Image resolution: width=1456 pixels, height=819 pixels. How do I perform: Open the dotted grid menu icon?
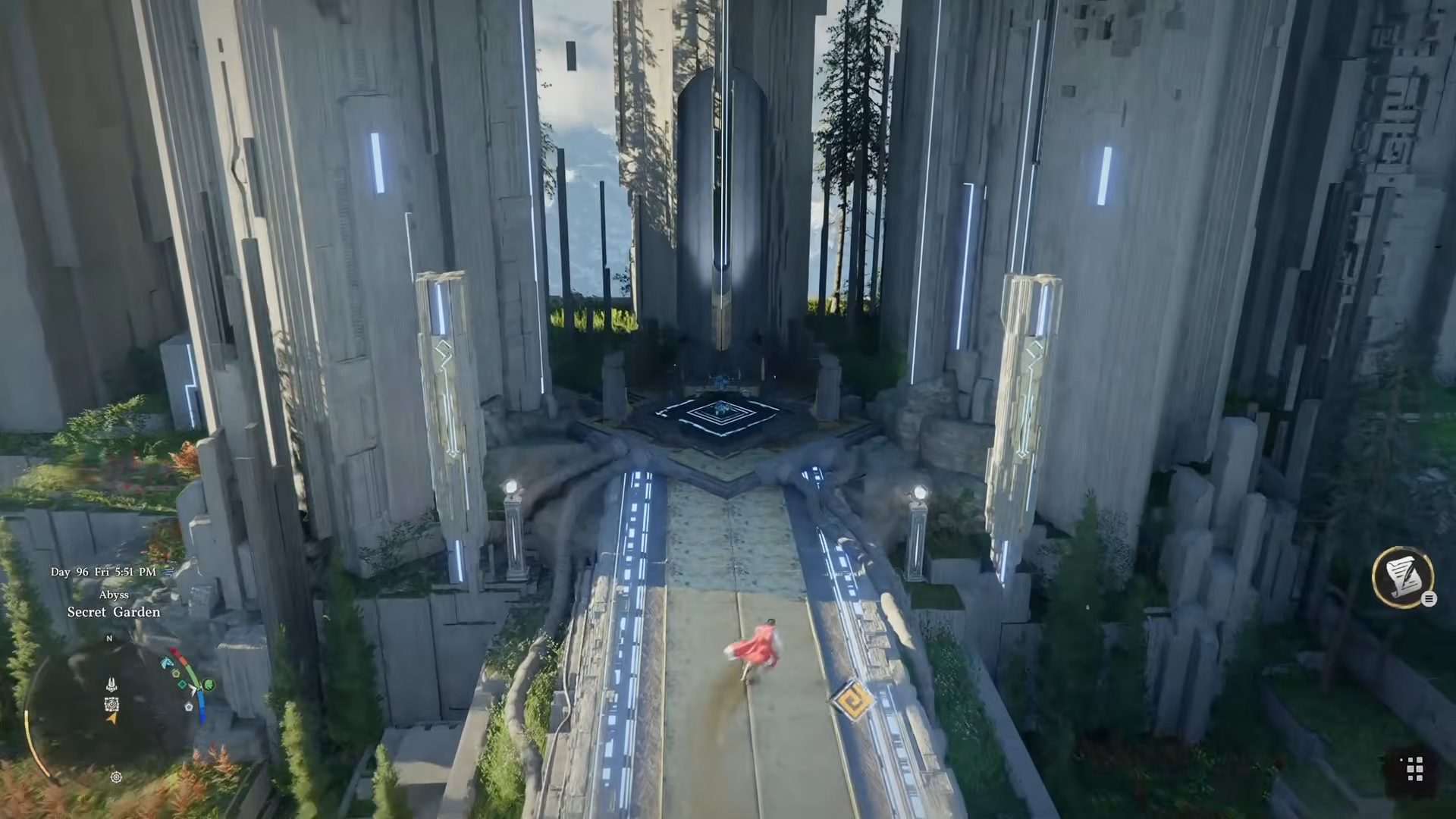click(x=1414, y=768)
